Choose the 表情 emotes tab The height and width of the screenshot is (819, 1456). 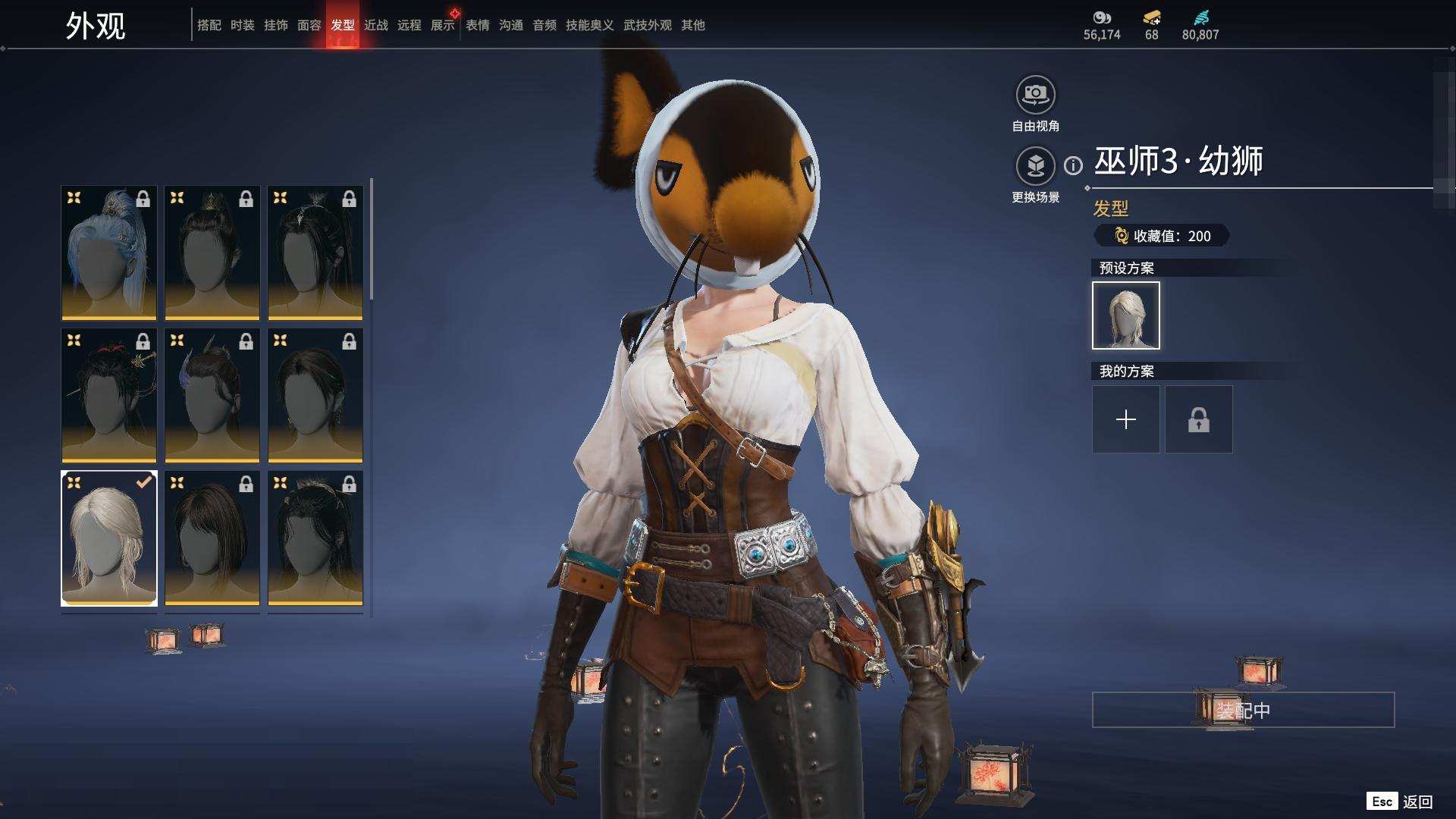[x=477, y=25]
